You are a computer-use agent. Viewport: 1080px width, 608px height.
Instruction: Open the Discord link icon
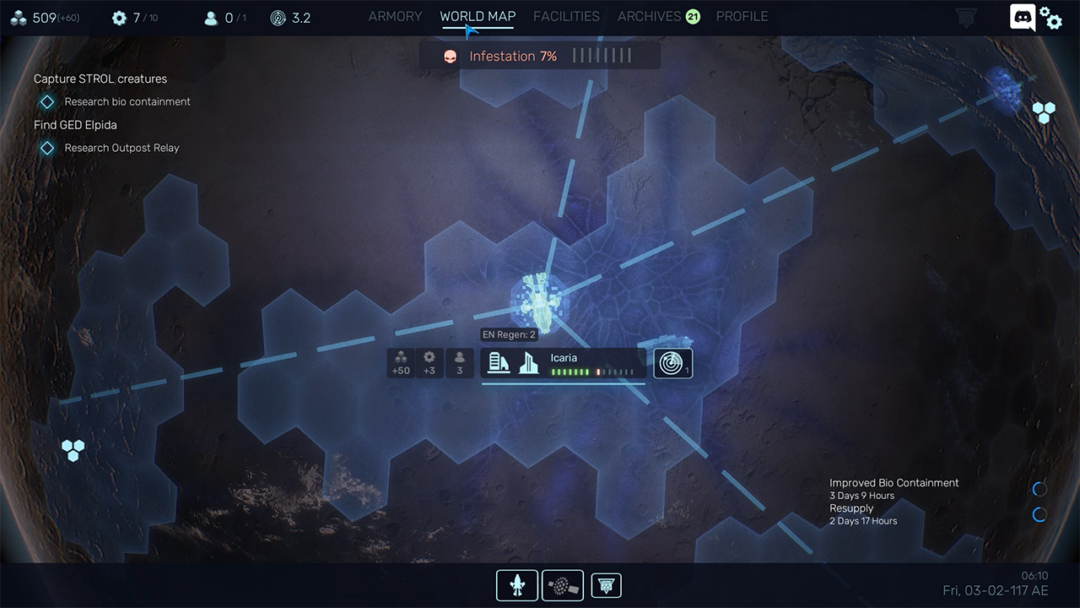[1022, 17]
